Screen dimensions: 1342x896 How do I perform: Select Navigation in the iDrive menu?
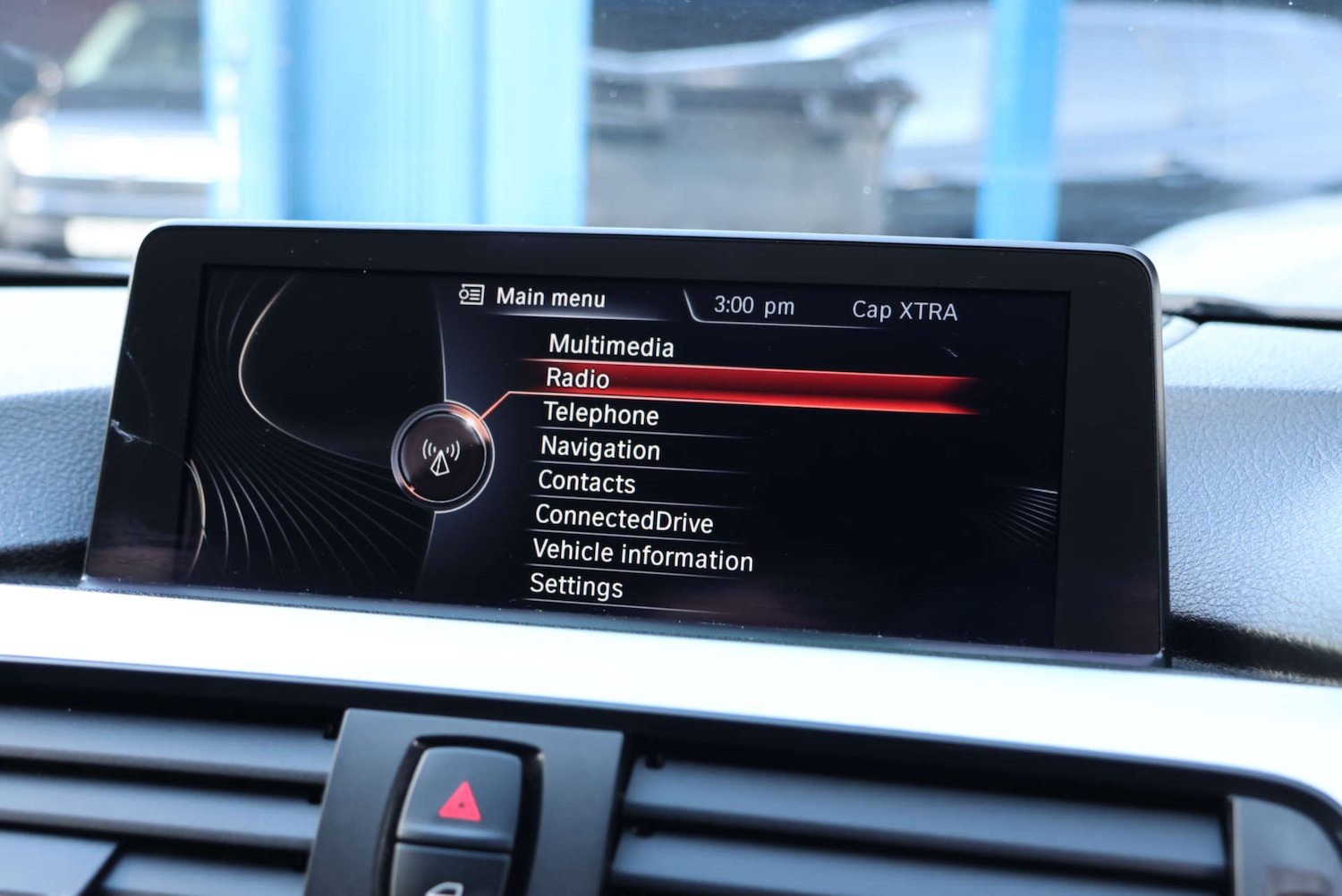point(600,449)
